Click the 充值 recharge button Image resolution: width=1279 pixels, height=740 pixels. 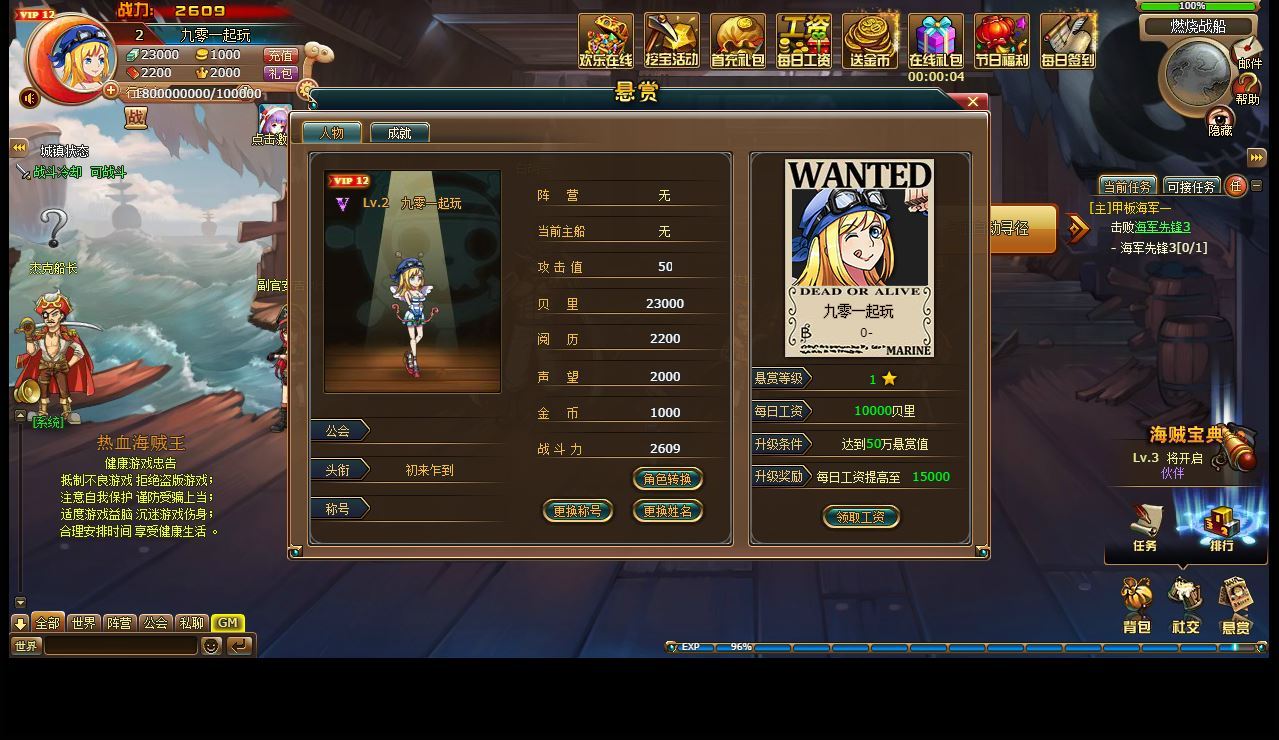pyautogui.click(x=280, y=56)
